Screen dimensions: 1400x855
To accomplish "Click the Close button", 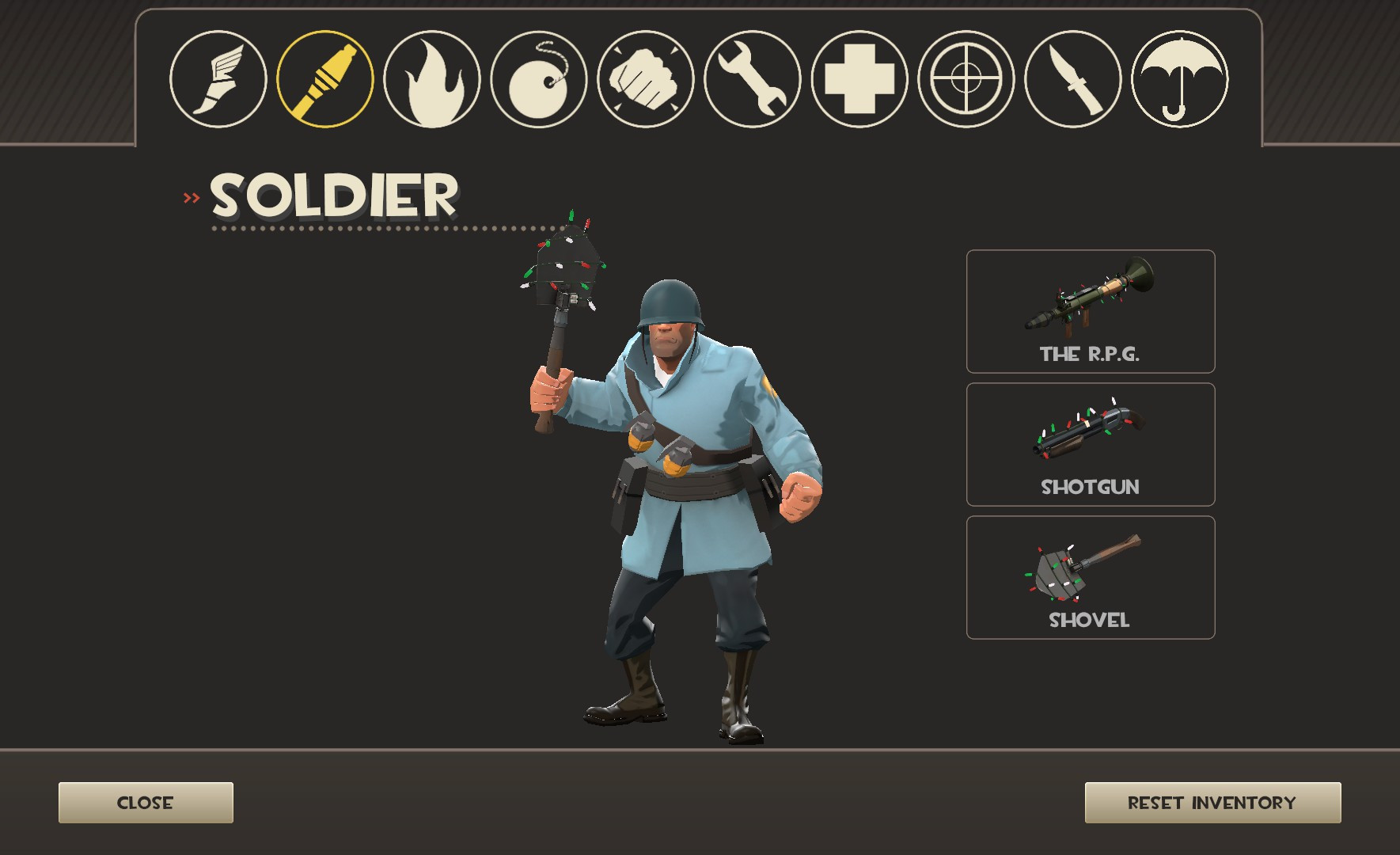I will (146, 802).
